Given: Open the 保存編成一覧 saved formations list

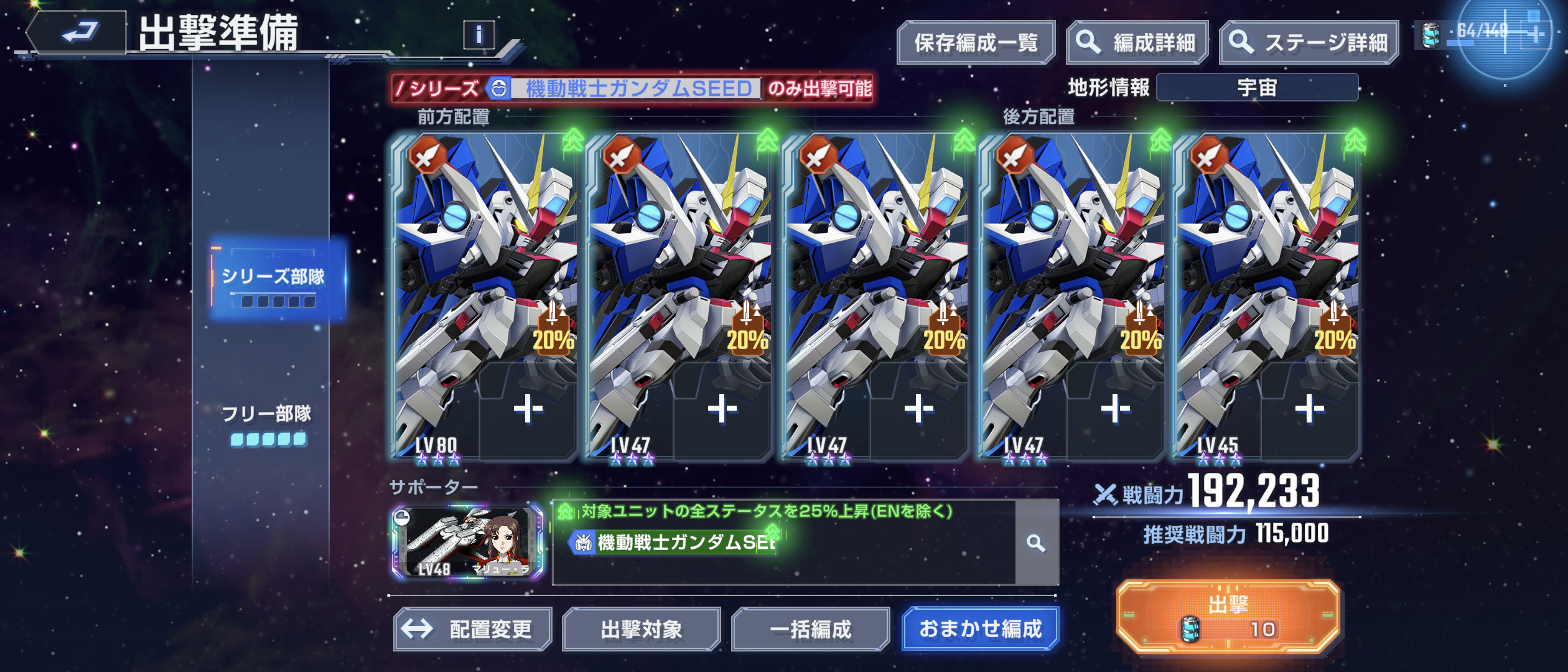Looking at the screenshot, I should (975, 43).
